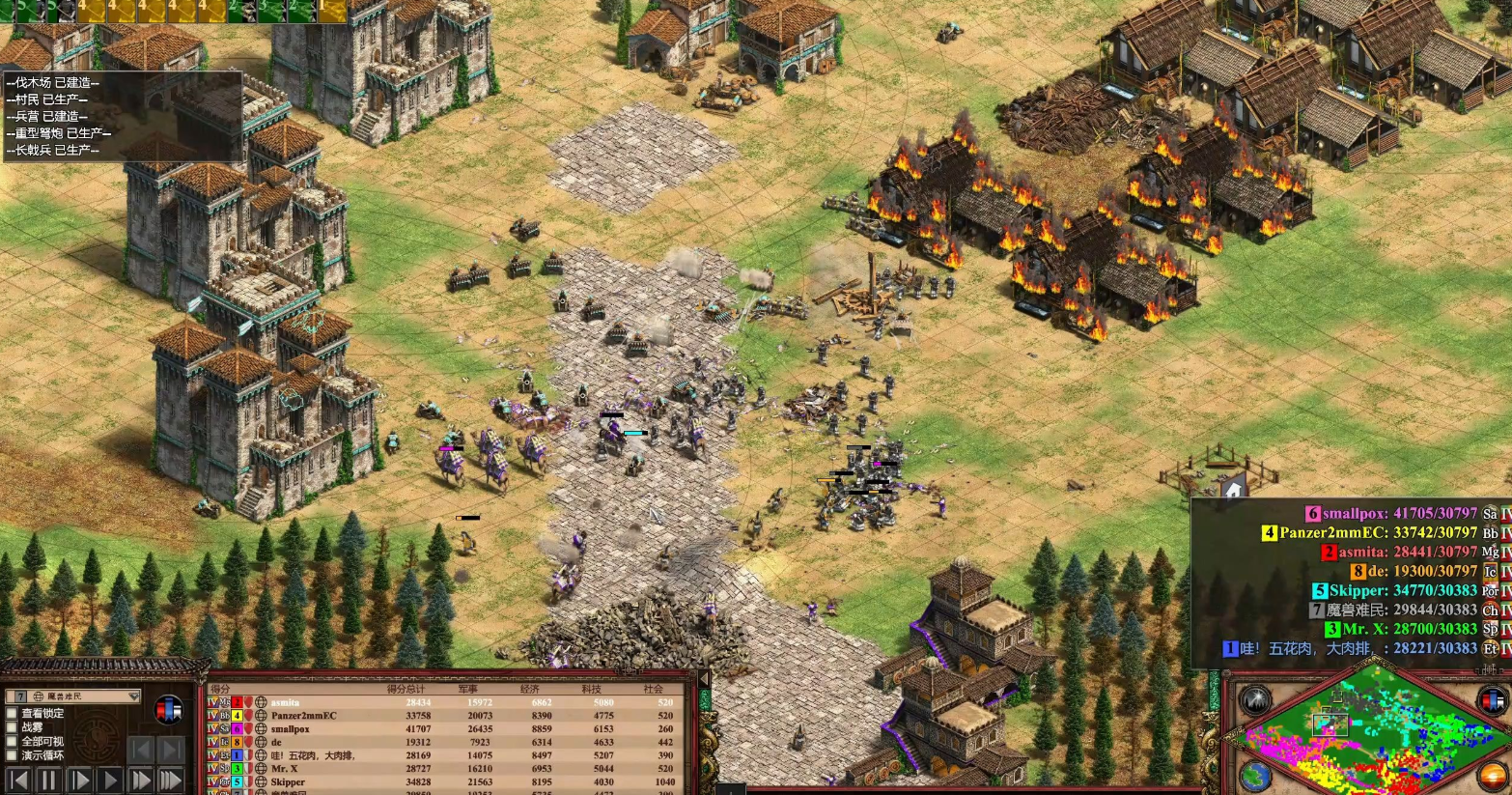Step the replay forward slowly
The image size is (1512, 795).
pos(80,780)
